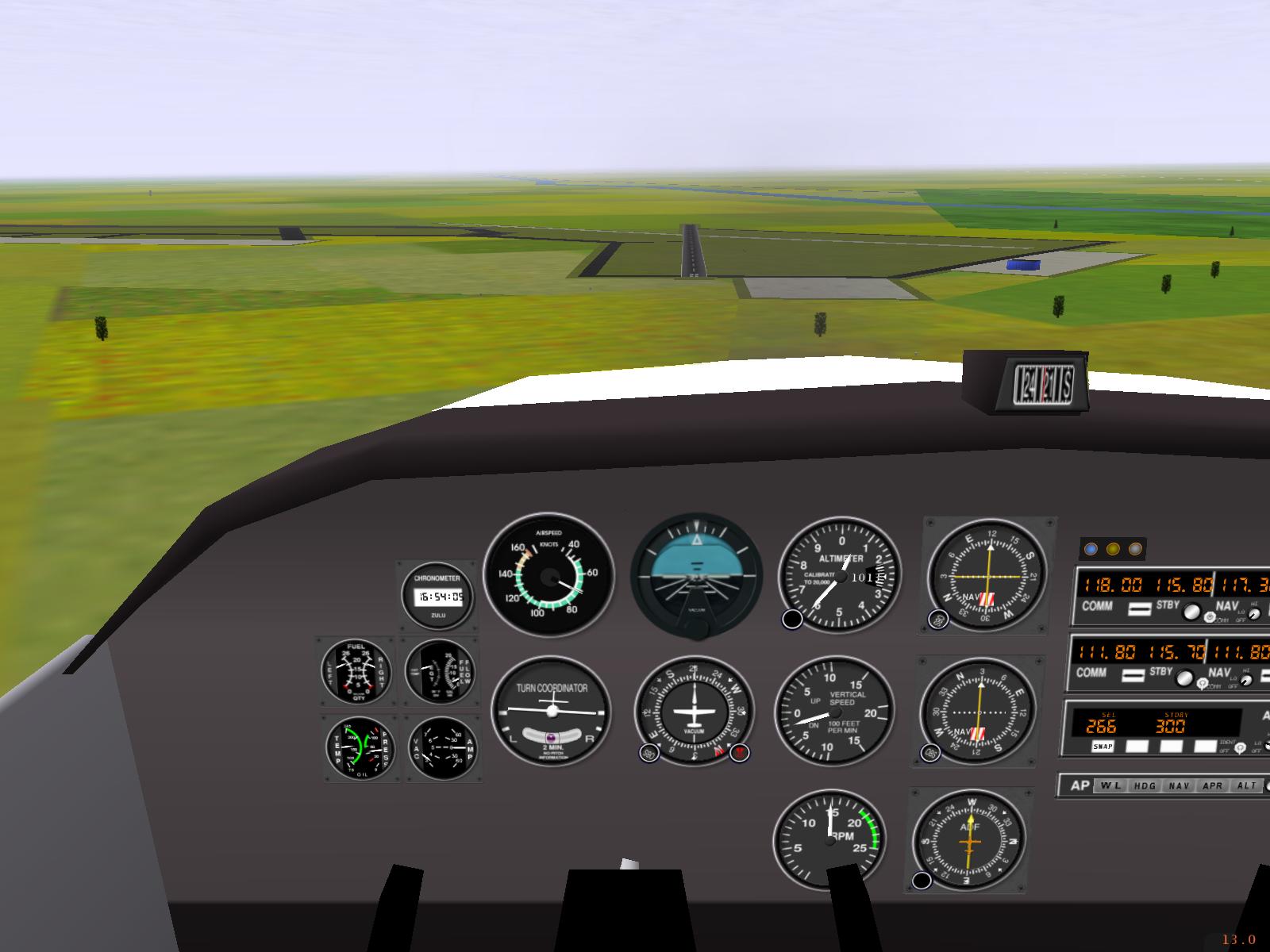Viewport: 1270px width, 952px height.
Task: Click the red heading bug knob on heading indicator
Action: pos(740,753)
